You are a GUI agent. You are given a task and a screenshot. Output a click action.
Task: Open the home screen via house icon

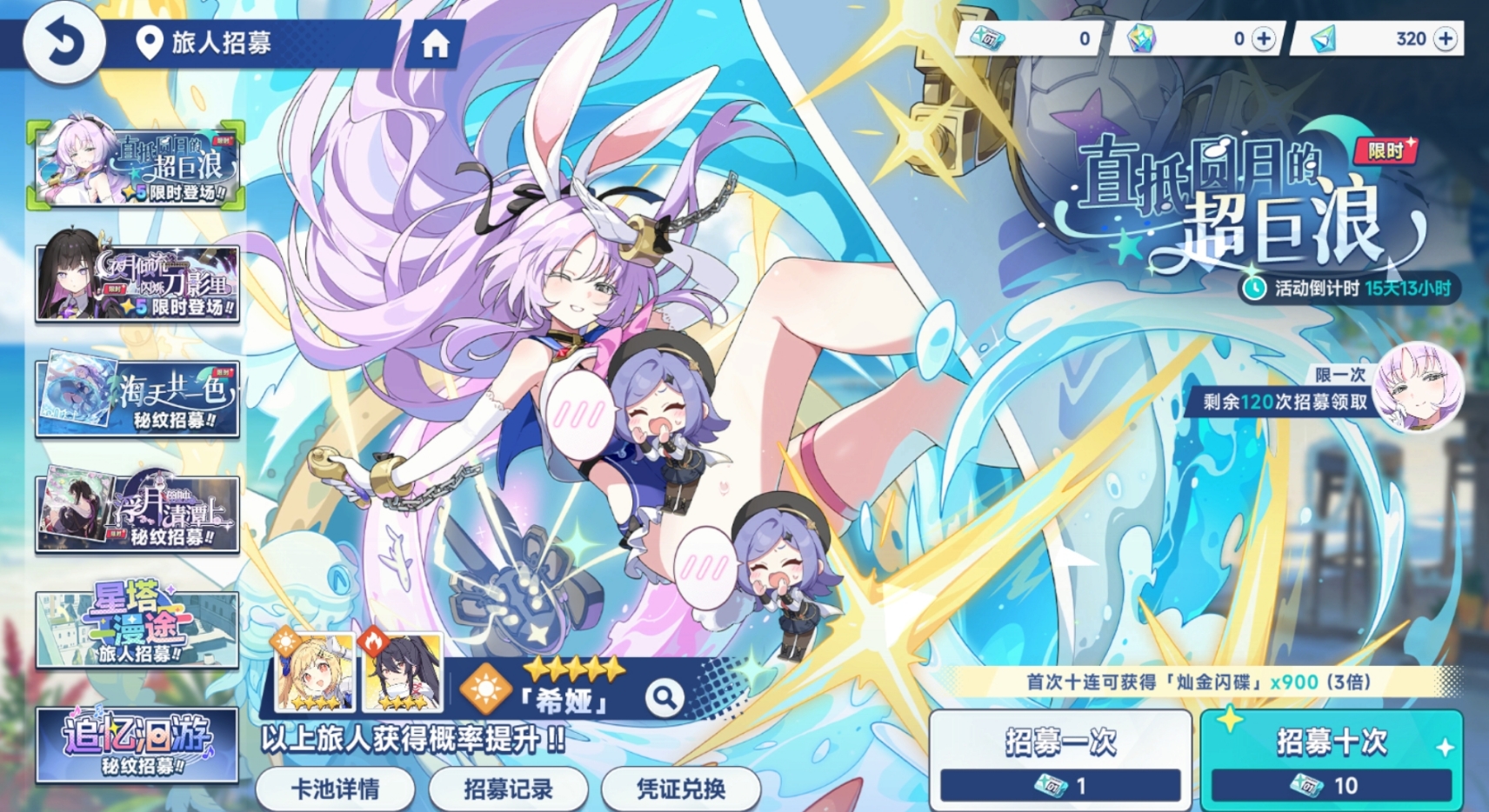[x=434, y=44]
